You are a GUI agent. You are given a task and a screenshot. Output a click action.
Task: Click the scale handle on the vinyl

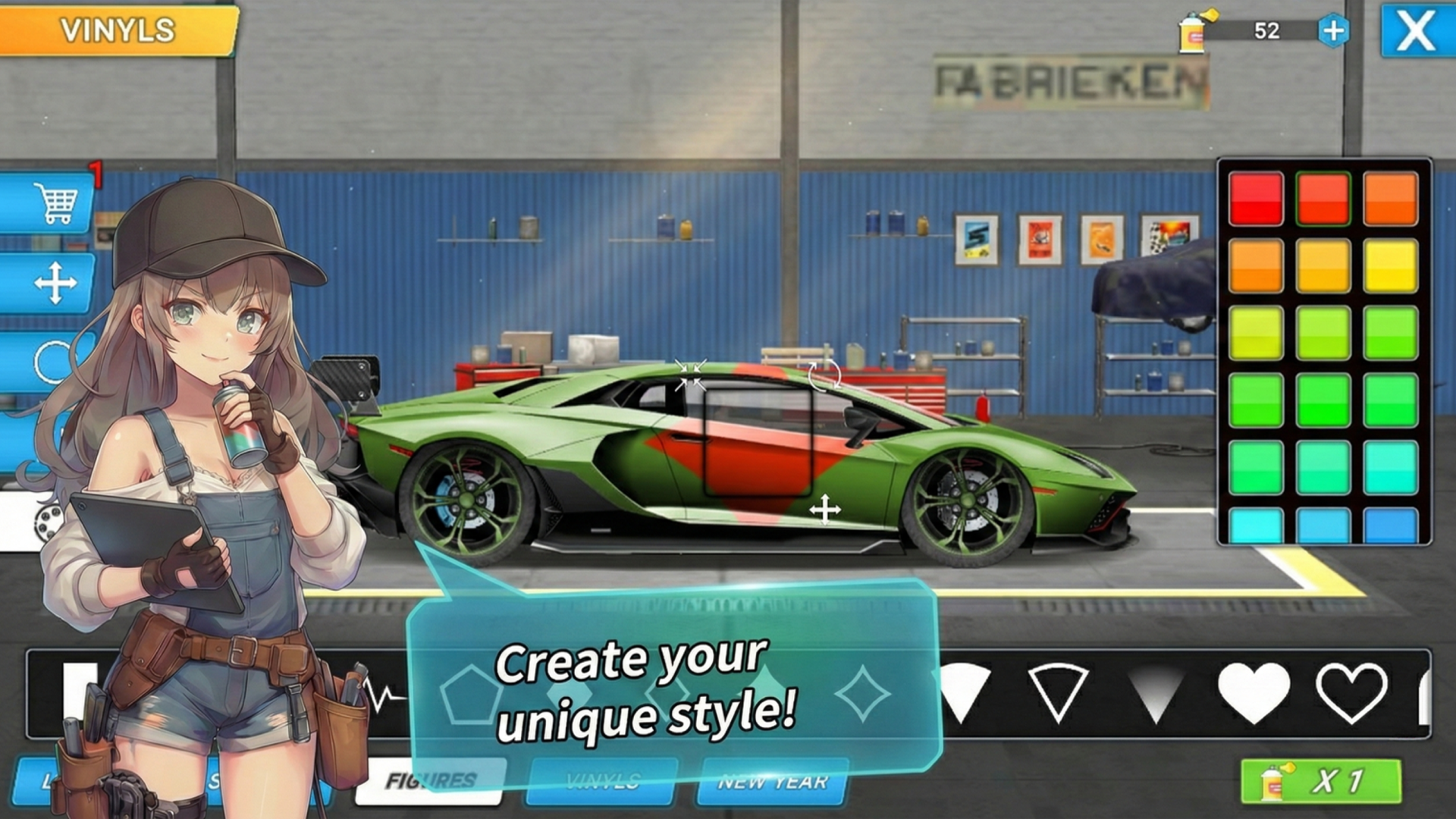[x=690, y=375]
